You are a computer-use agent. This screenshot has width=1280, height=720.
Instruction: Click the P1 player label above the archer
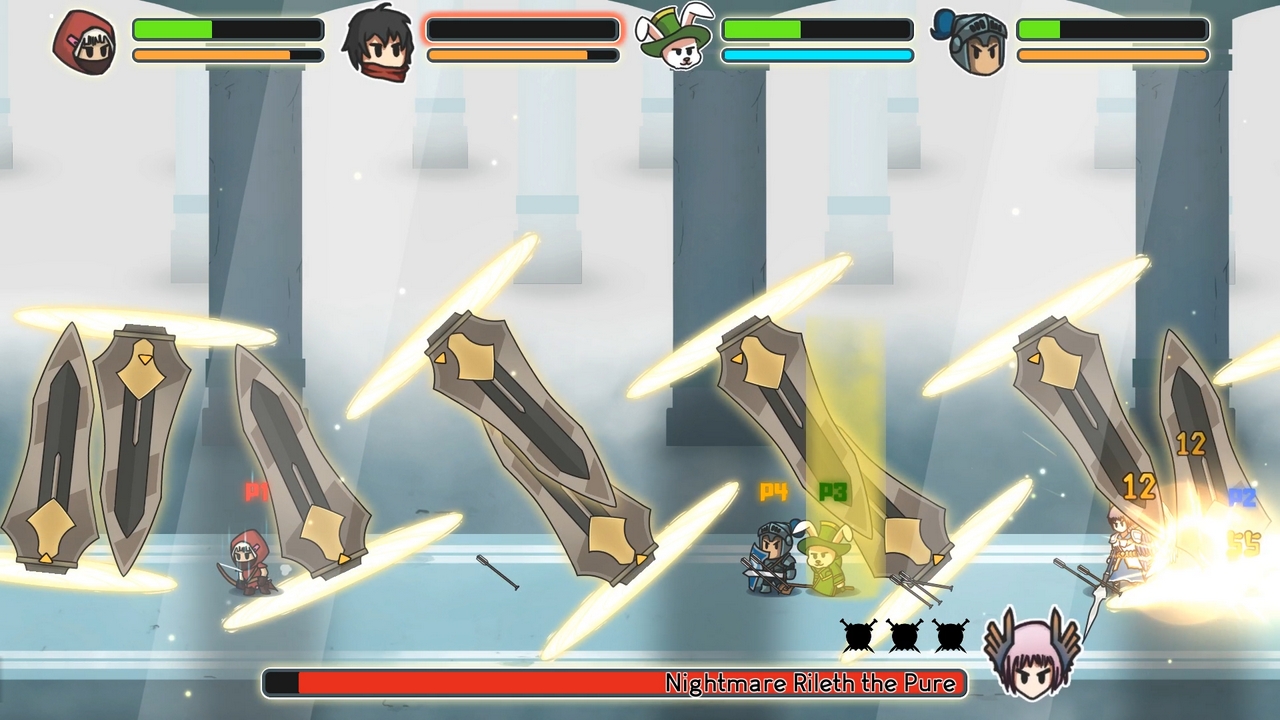[256, 491]
